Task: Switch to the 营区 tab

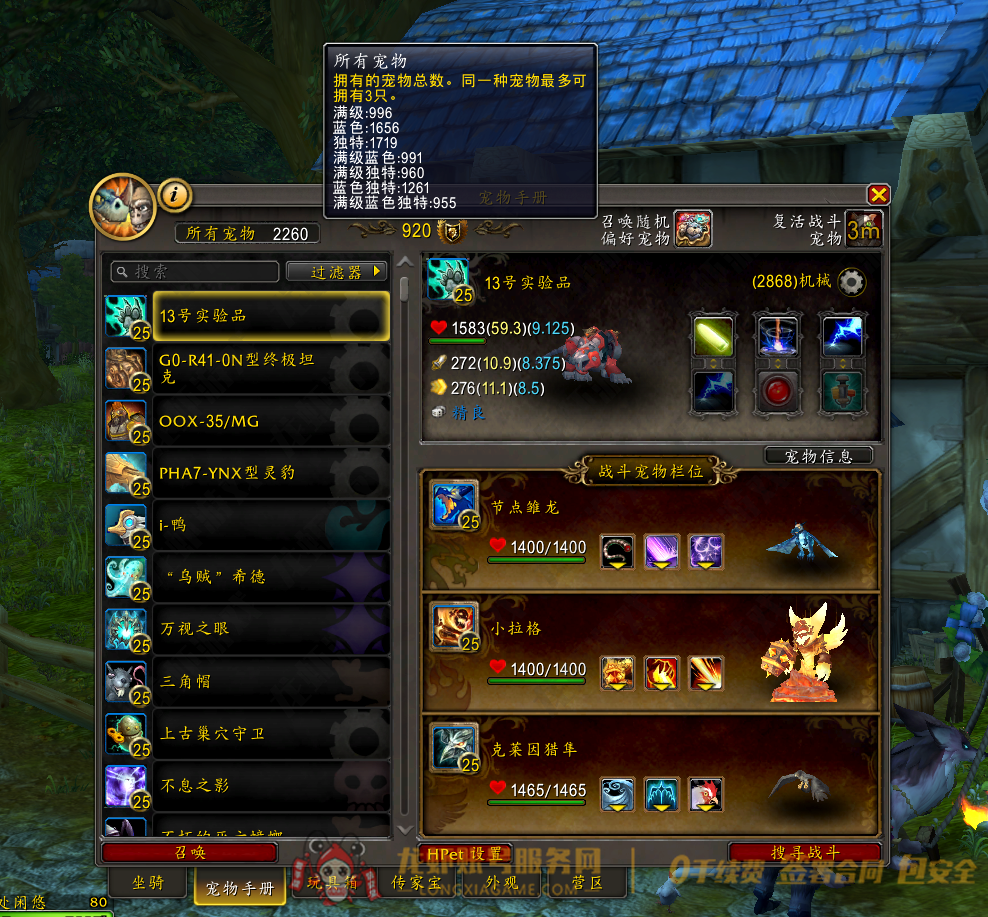Action: click(x=587, y=883)
